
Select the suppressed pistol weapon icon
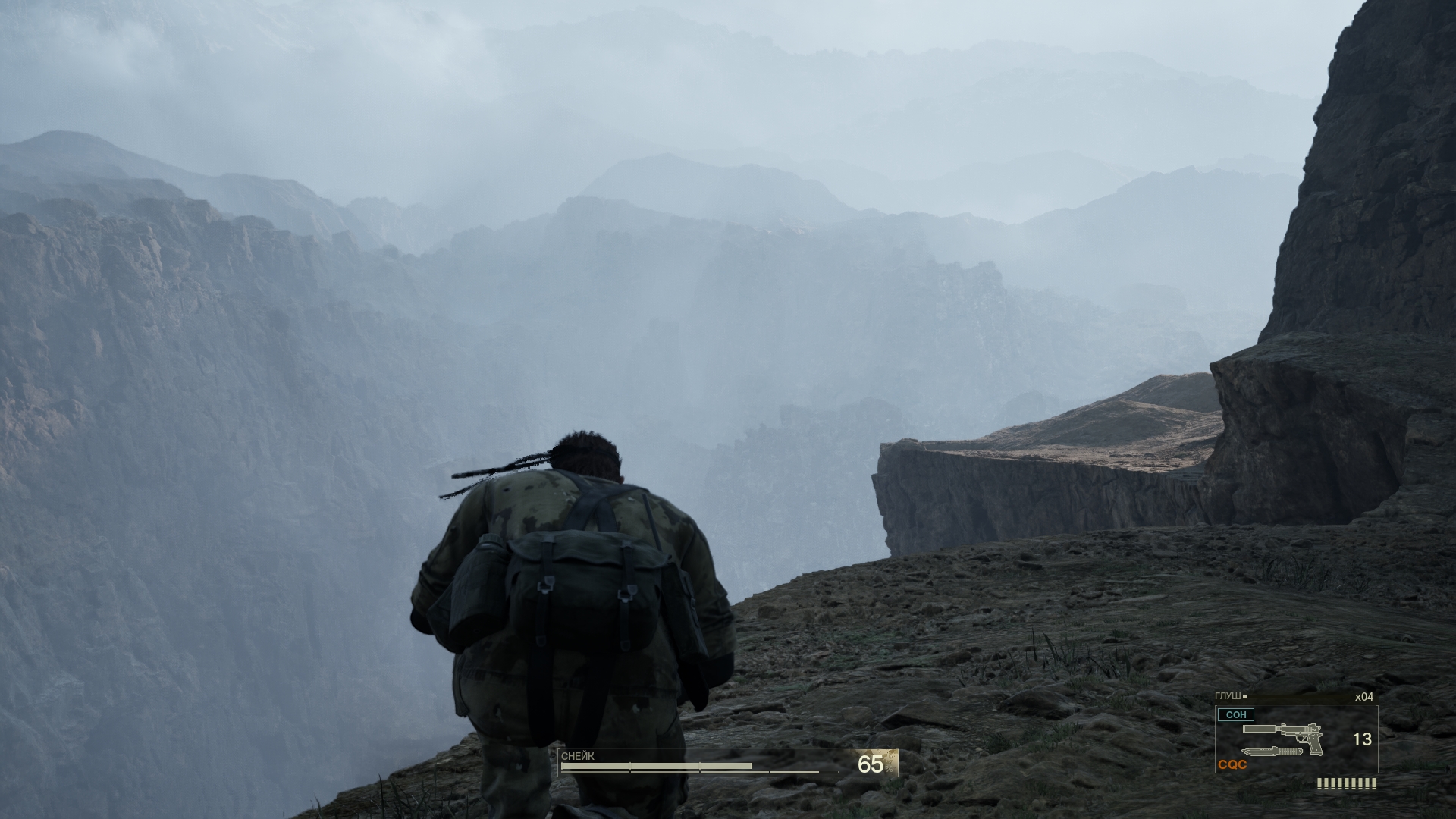pos(1282,736)
